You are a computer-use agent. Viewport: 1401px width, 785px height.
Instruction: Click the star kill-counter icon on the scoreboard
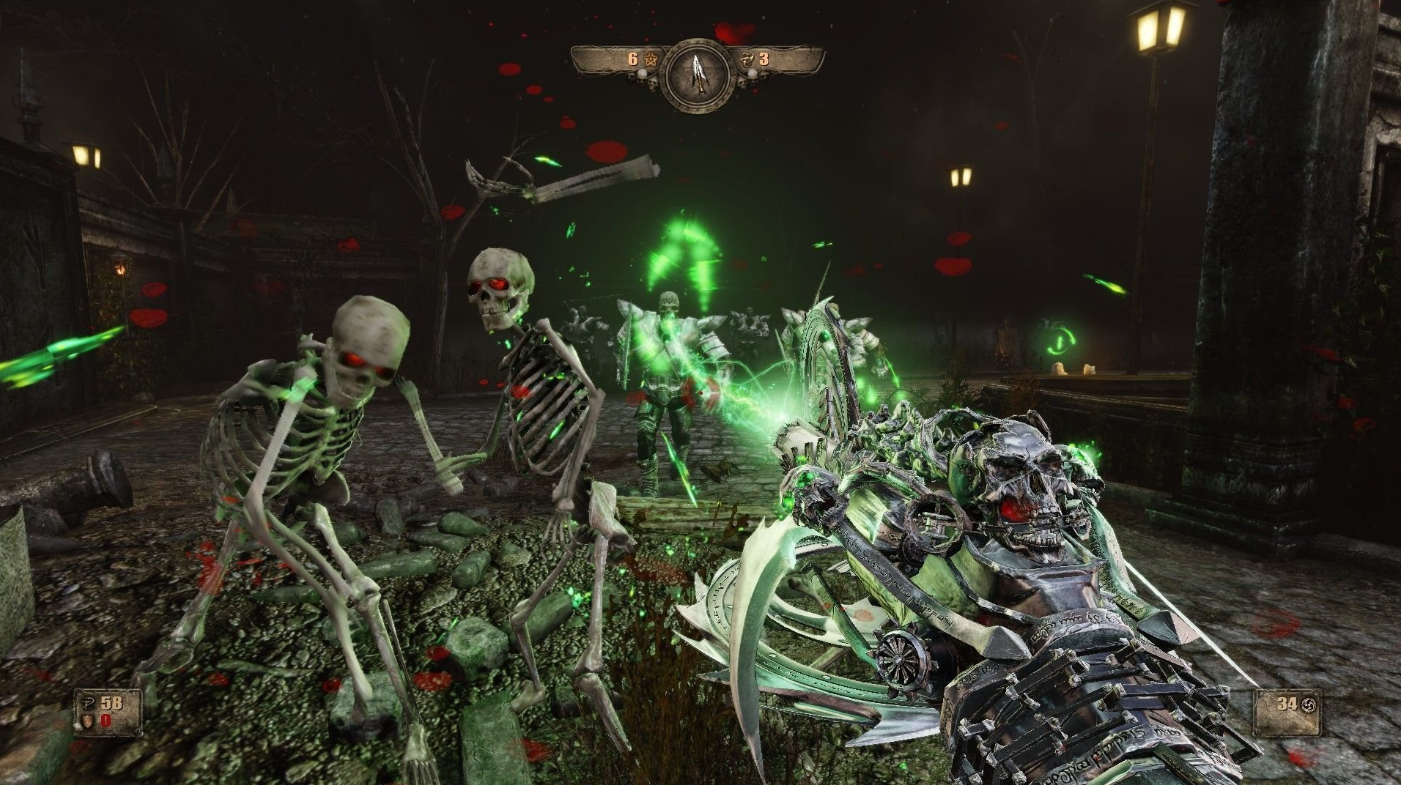651,60
